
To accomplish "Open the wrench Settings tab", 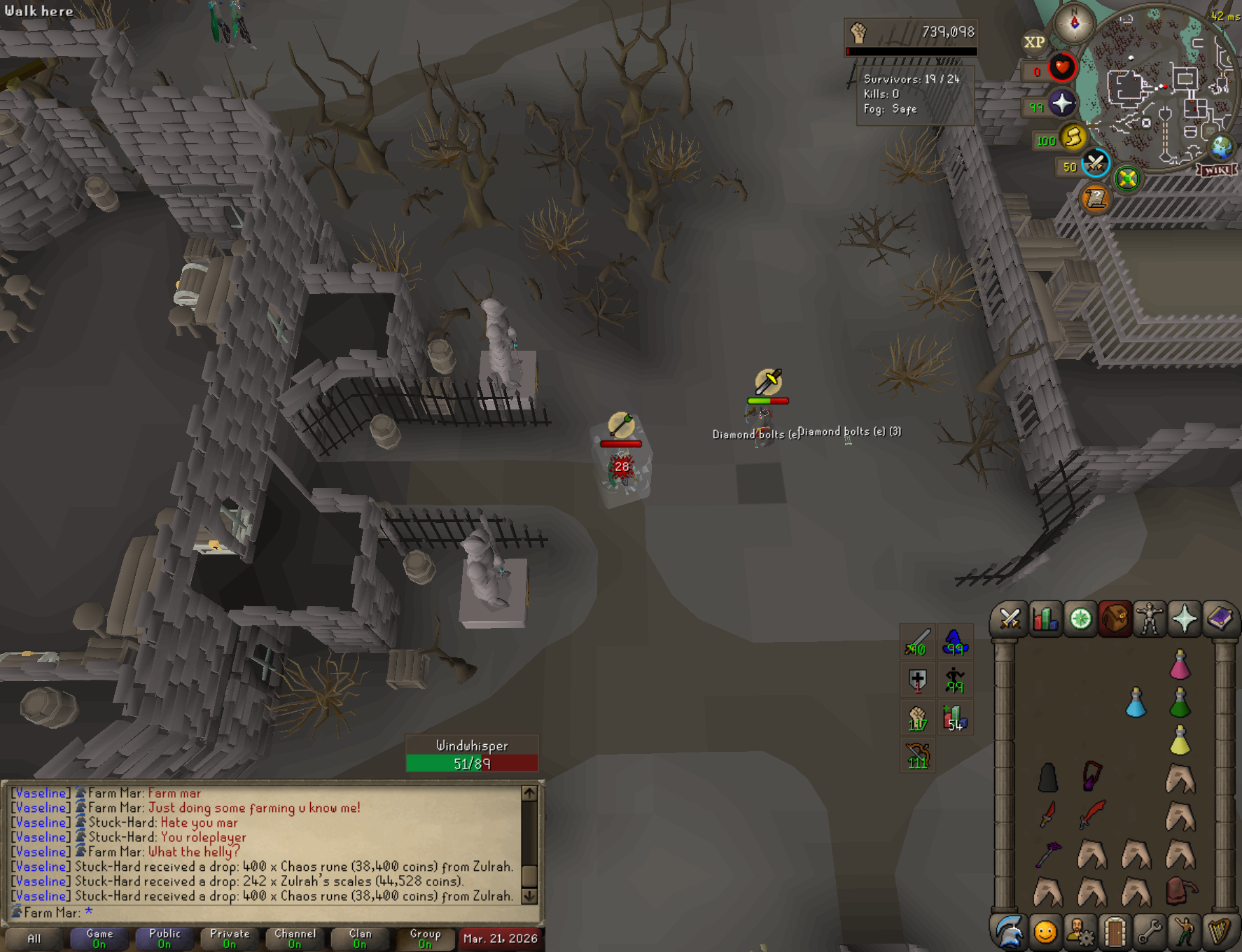I will pyautogui.click(x=1150, y=932).
